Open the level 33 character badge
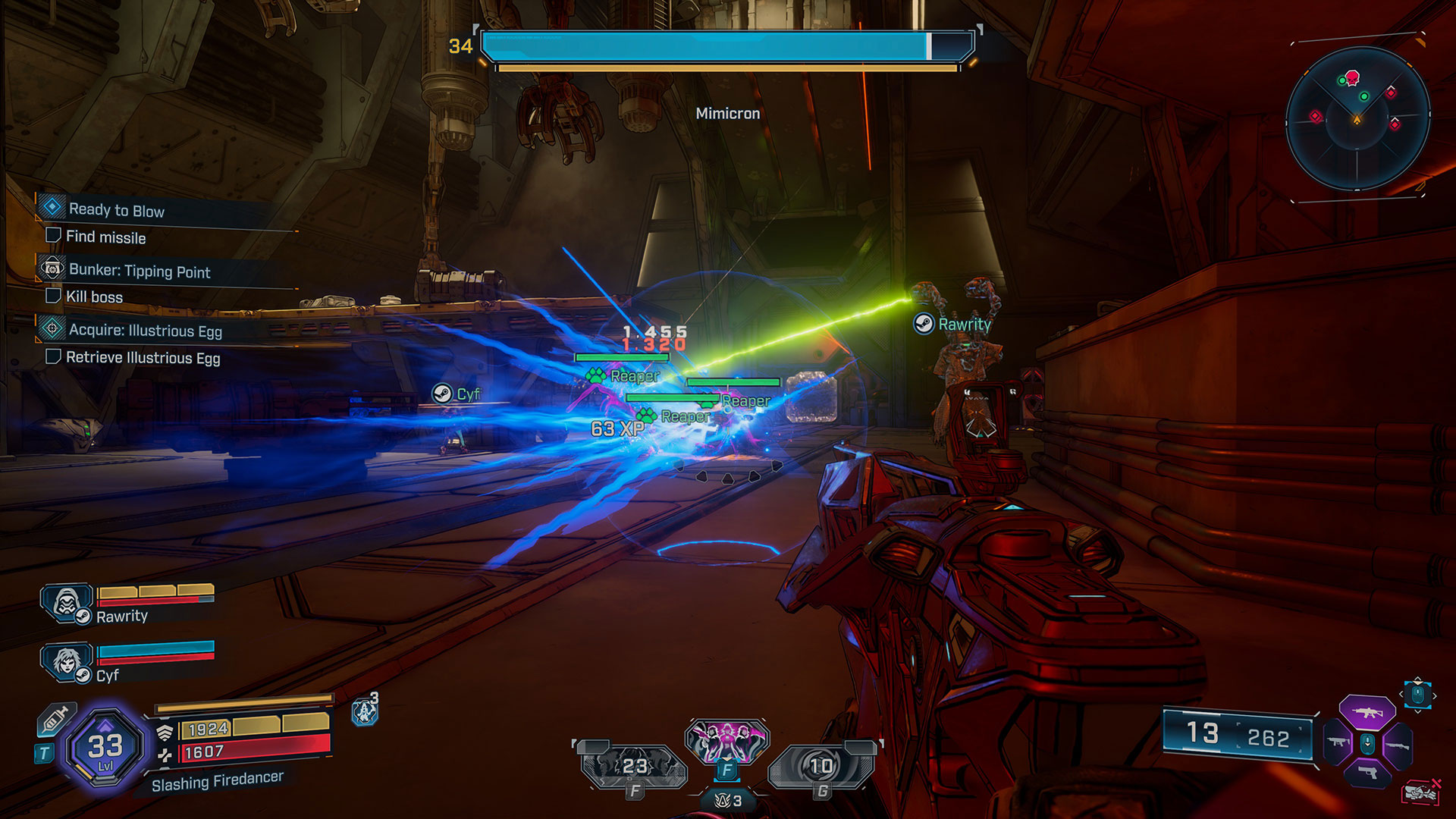This screenshot has height=819, width=1456. (105, 748)
